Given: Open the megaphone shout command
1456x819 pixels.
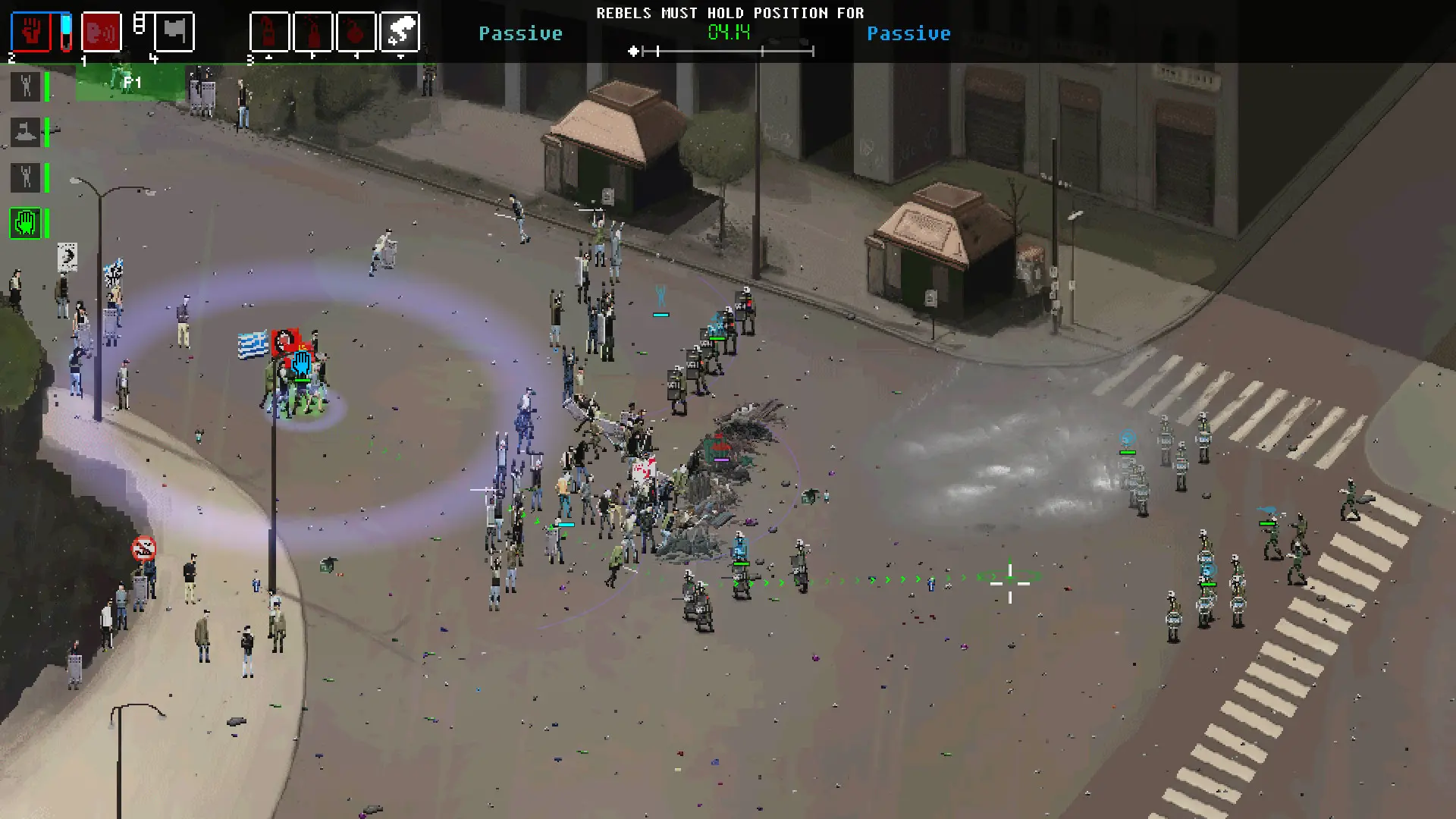Looking at the screenshot, I should (101, 31).
